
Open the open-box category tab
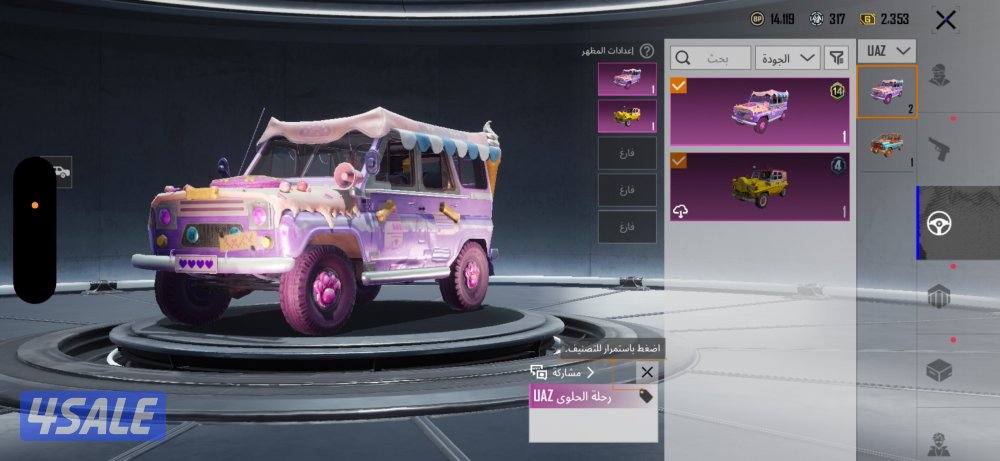[938, 370]
